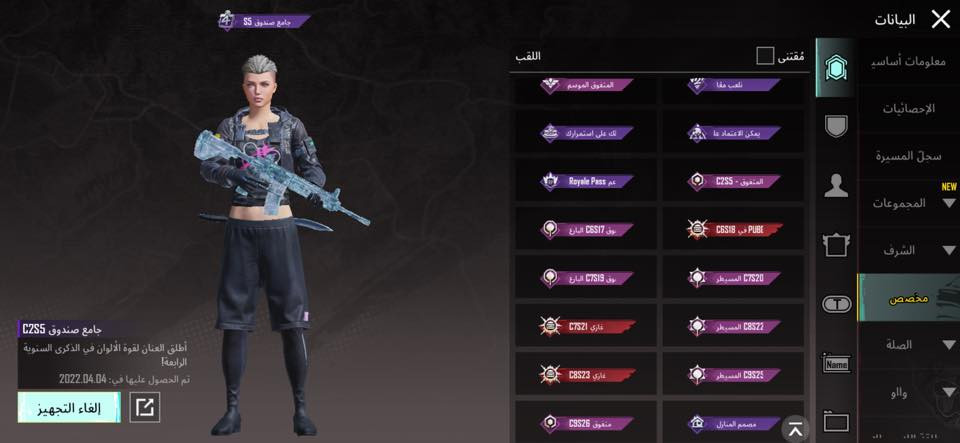960x443 pixels.
Task: Expand the الصلة connection section
Action: (x=908, y=345)
